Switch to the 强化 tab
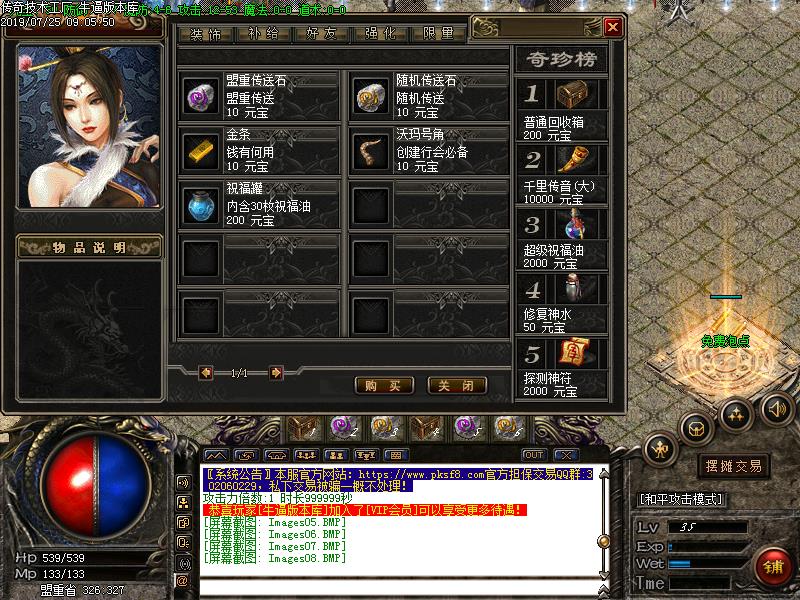 [x=380, y=33]
